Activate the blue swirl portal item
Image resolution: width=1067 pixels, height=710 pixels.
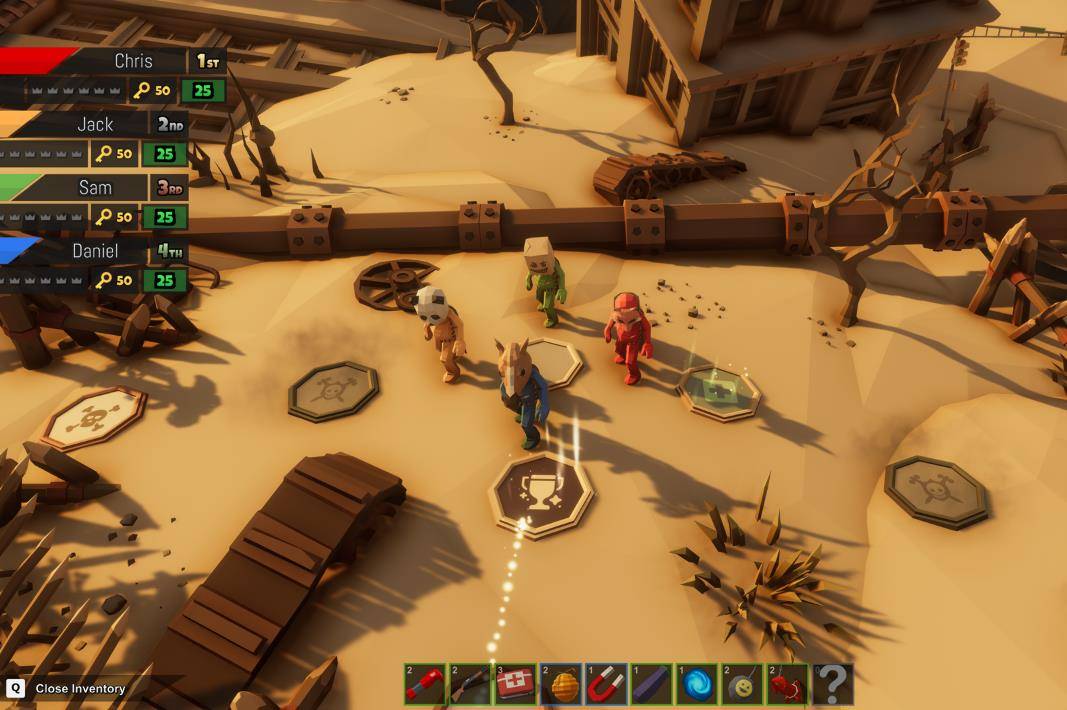pyautogui.click(x=696, y=684)
